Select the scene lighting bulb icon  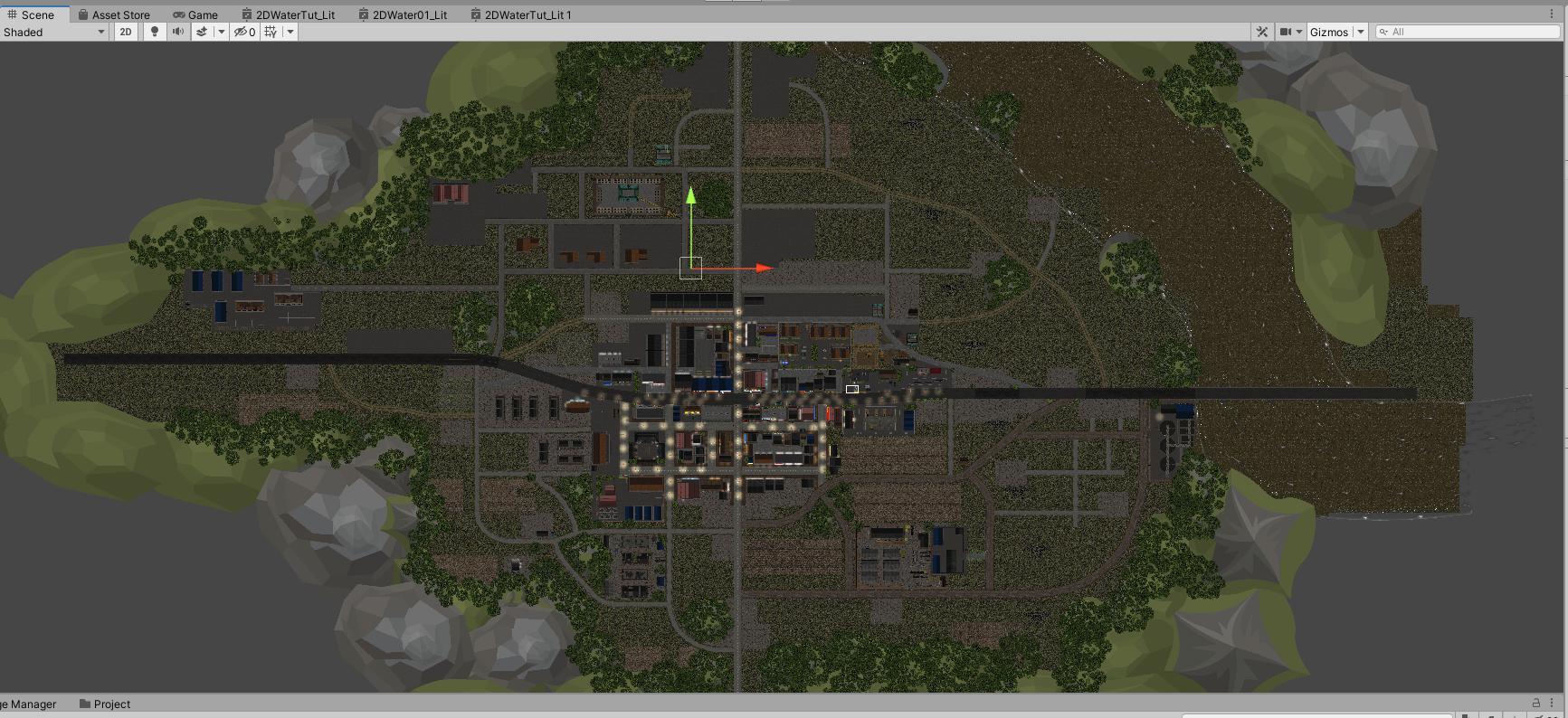(x=156, y=32)
